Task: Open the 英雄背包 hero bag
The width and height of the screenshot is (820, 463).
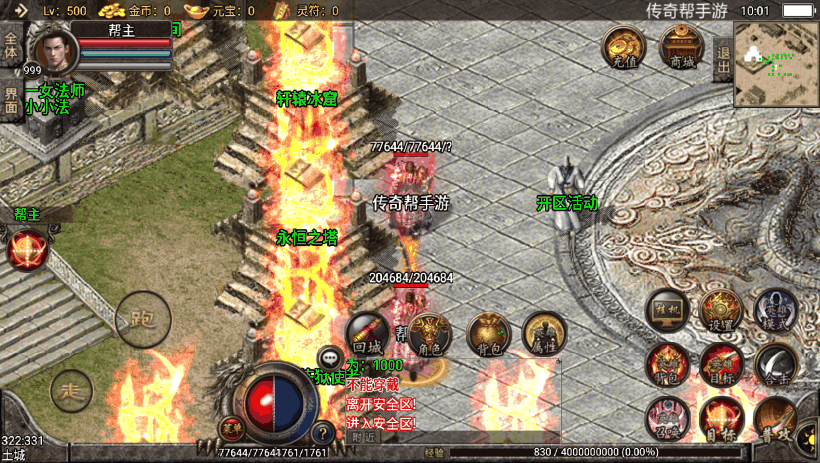Action: tap(666, 364)
